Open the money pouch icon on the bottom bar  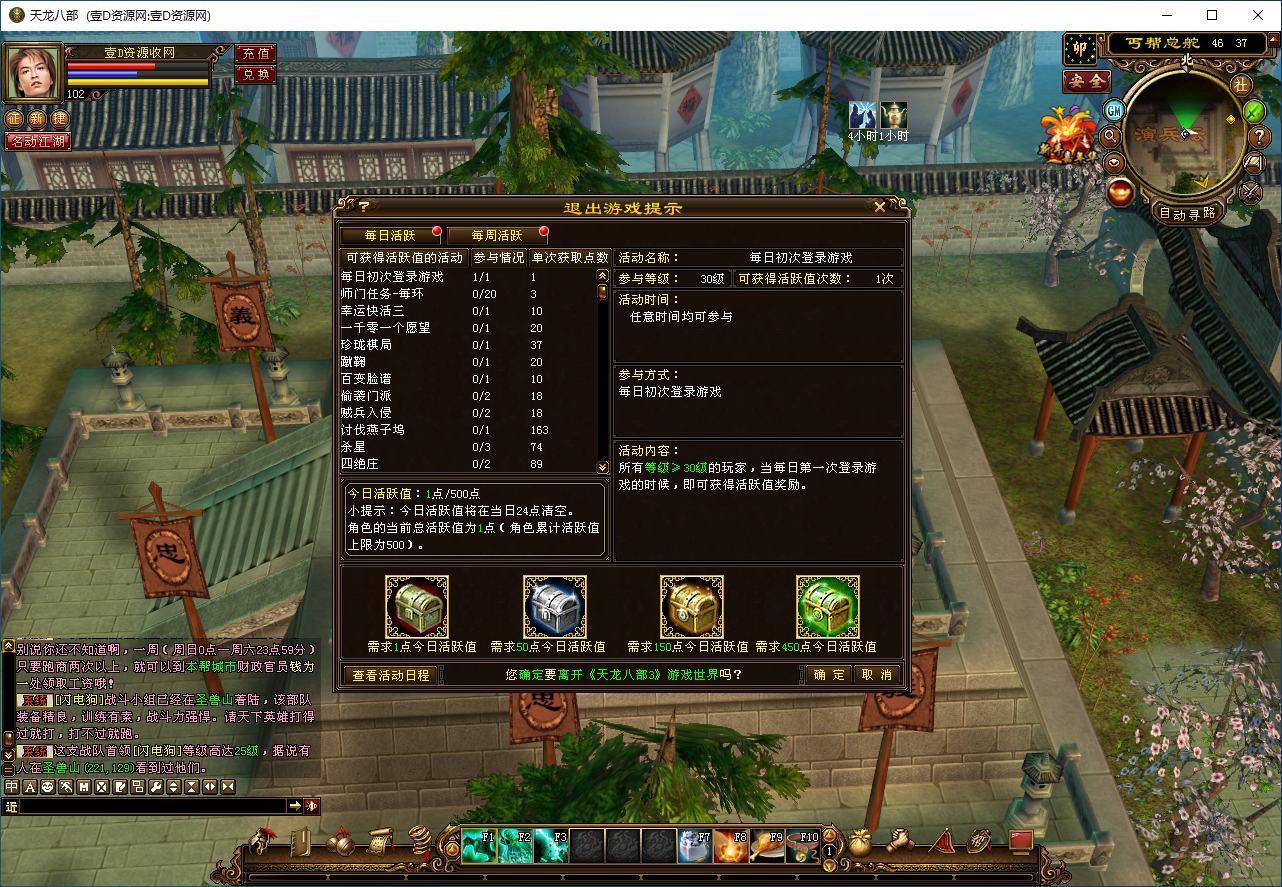pos(860,843)
